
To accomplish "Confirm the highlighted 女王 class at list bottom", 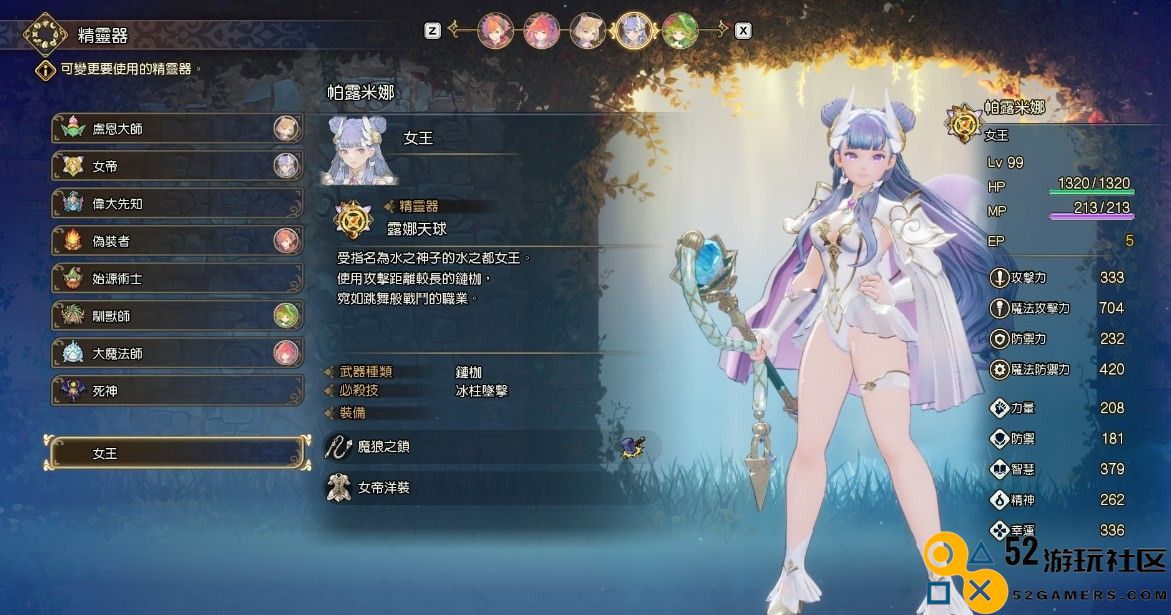I will (177, 453).
